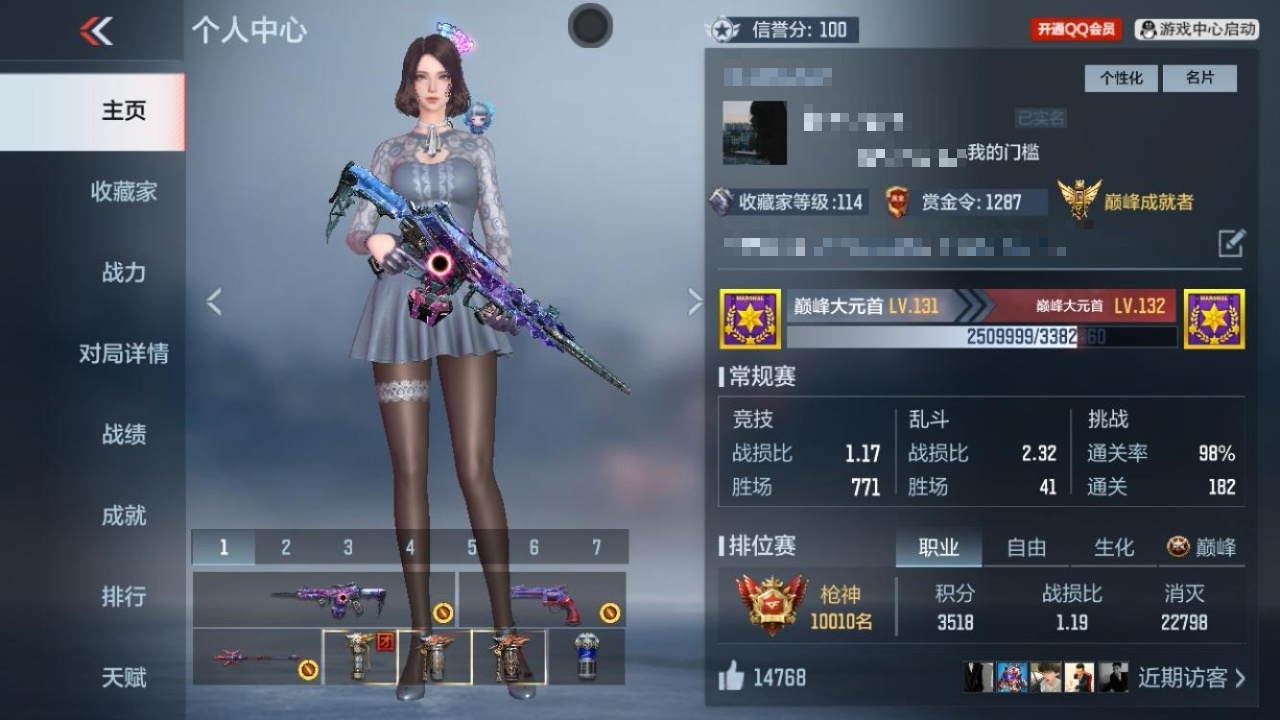The image size is (1280, 720).
Task: Click the right character carousel arrow
Action: tap(695, 300)
